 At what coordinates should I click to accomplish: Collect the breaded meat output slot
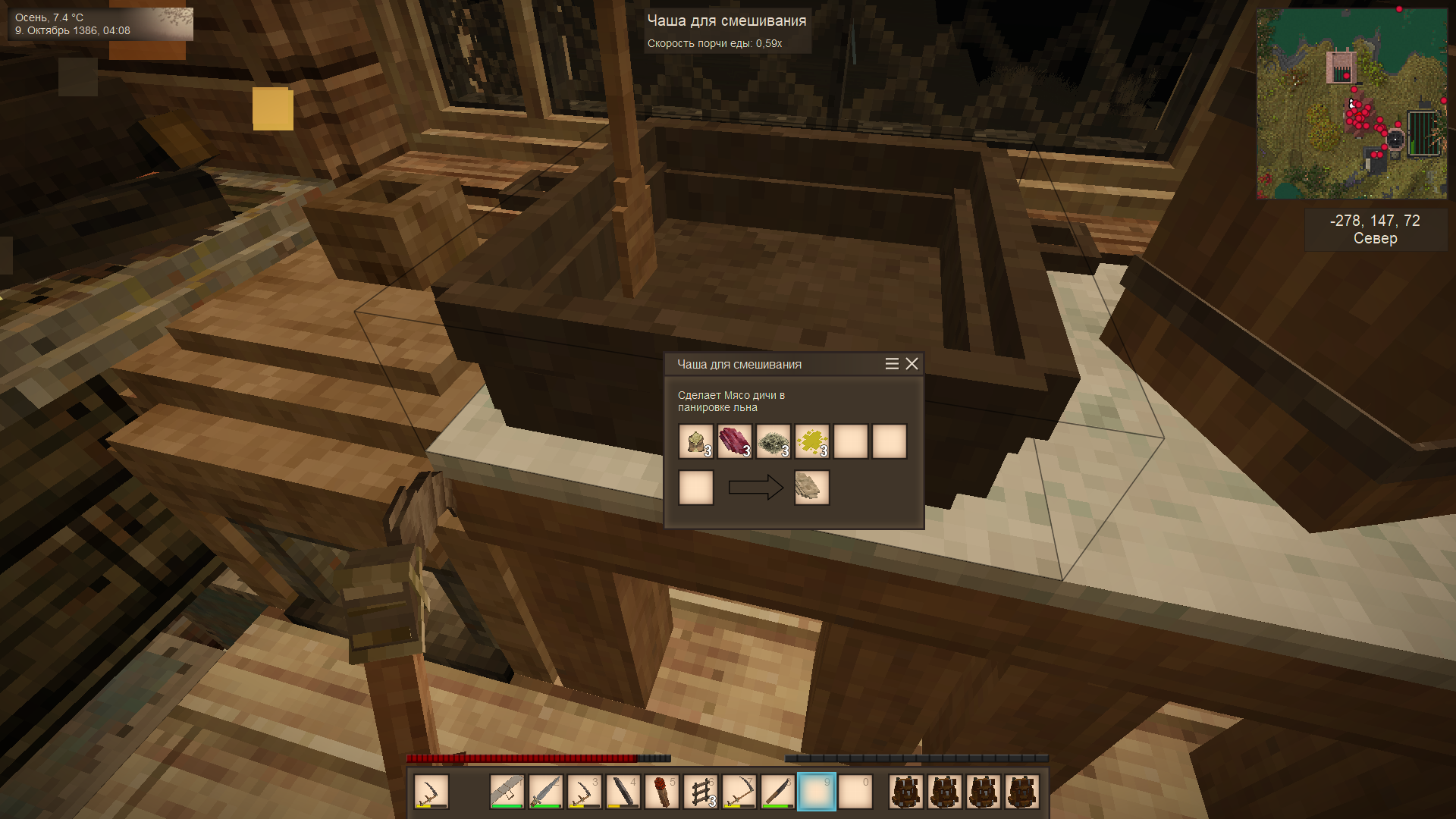point(811,488)
